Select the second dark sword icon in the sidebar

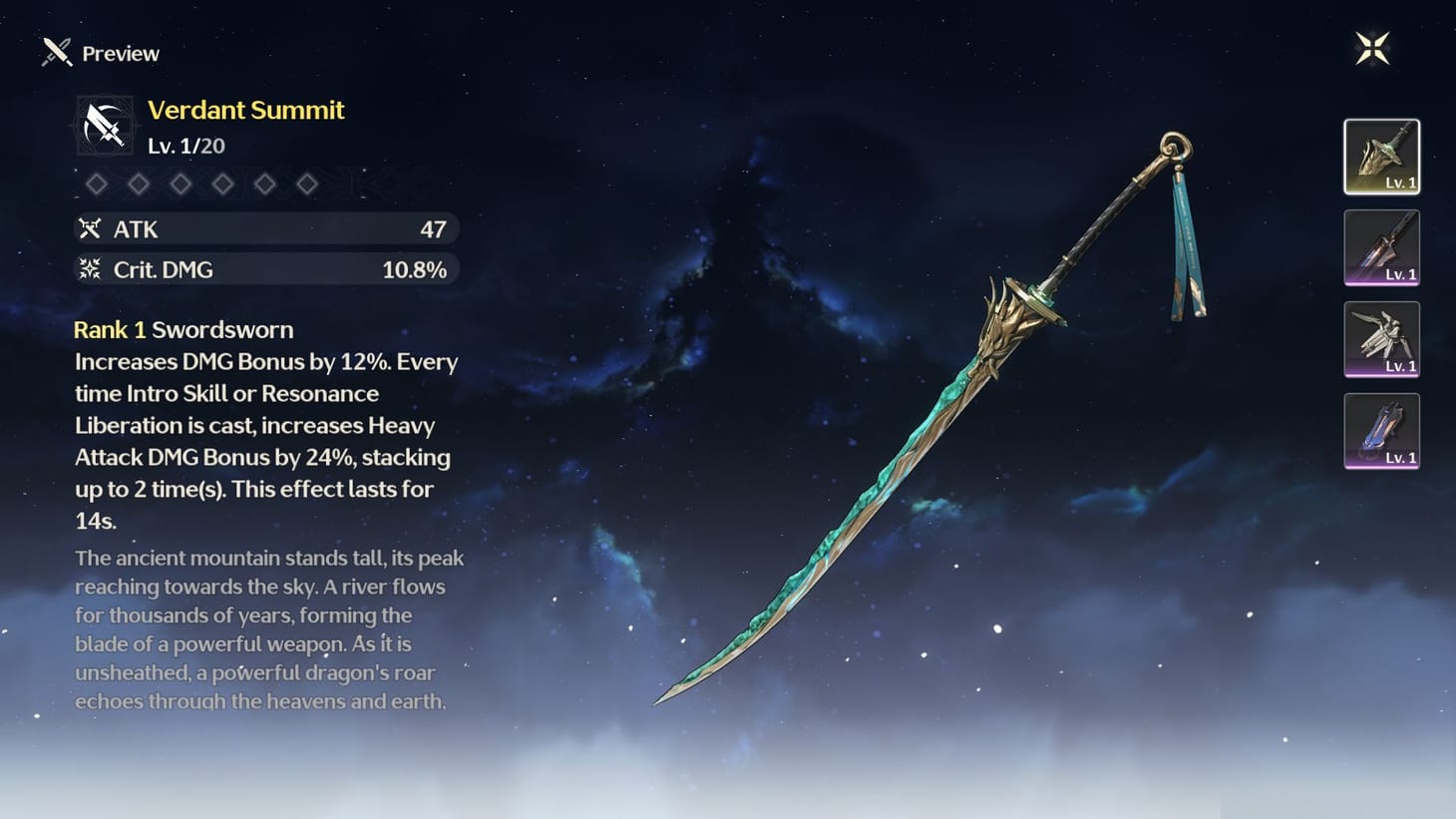1381,248
